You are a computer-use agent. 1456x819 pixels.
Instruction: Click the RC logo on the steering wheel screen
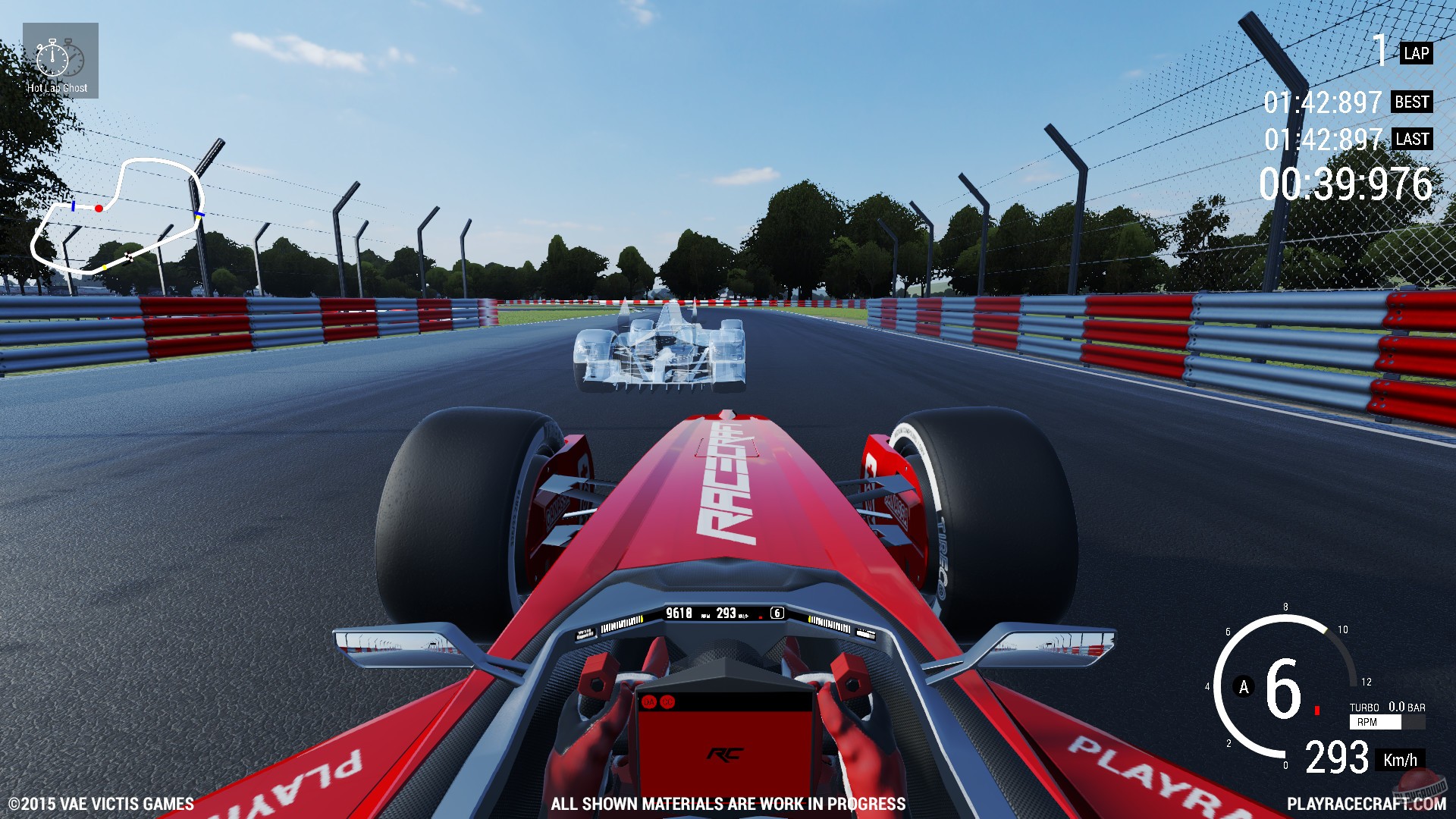724,754
